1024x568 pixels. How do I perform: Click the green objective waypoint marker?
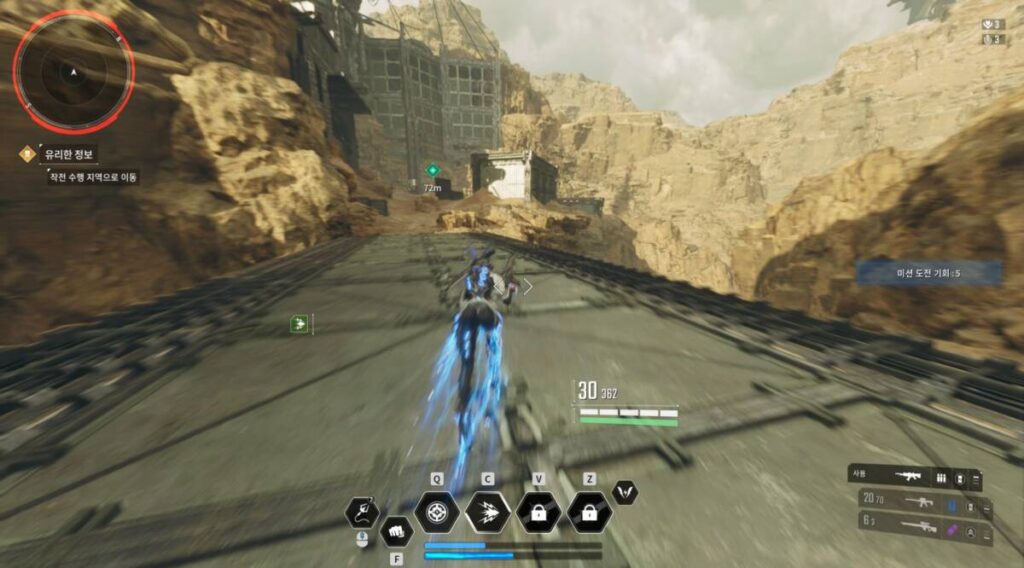(432, 170)
